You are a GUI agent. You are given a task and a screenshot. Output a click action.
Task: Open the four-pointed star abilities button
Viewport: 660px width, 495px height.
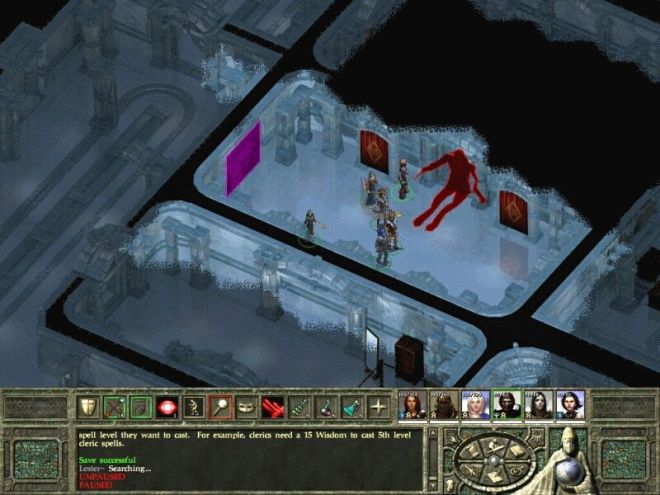(x=378, y=407)
